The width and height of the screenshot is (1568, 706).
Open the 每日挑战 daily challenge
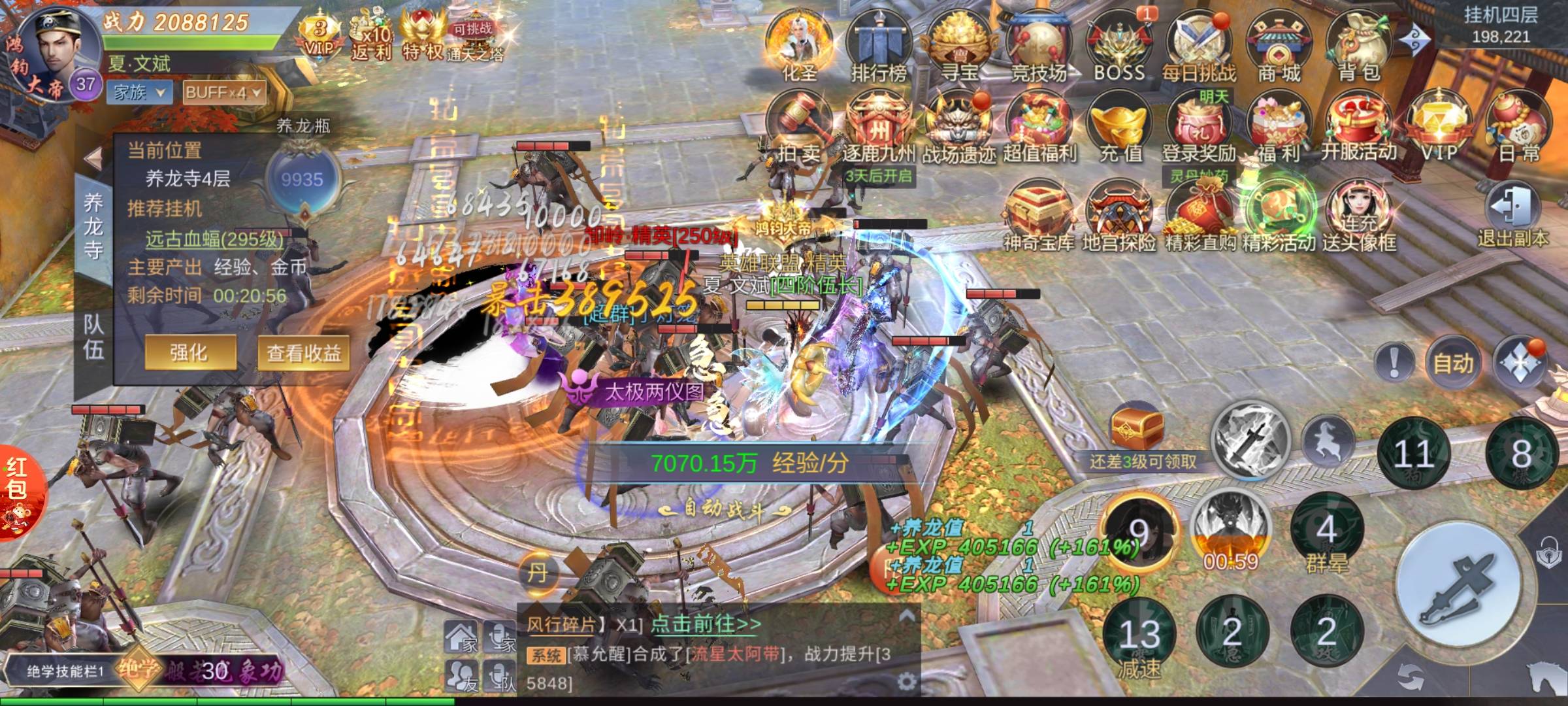coord(1199,46)
